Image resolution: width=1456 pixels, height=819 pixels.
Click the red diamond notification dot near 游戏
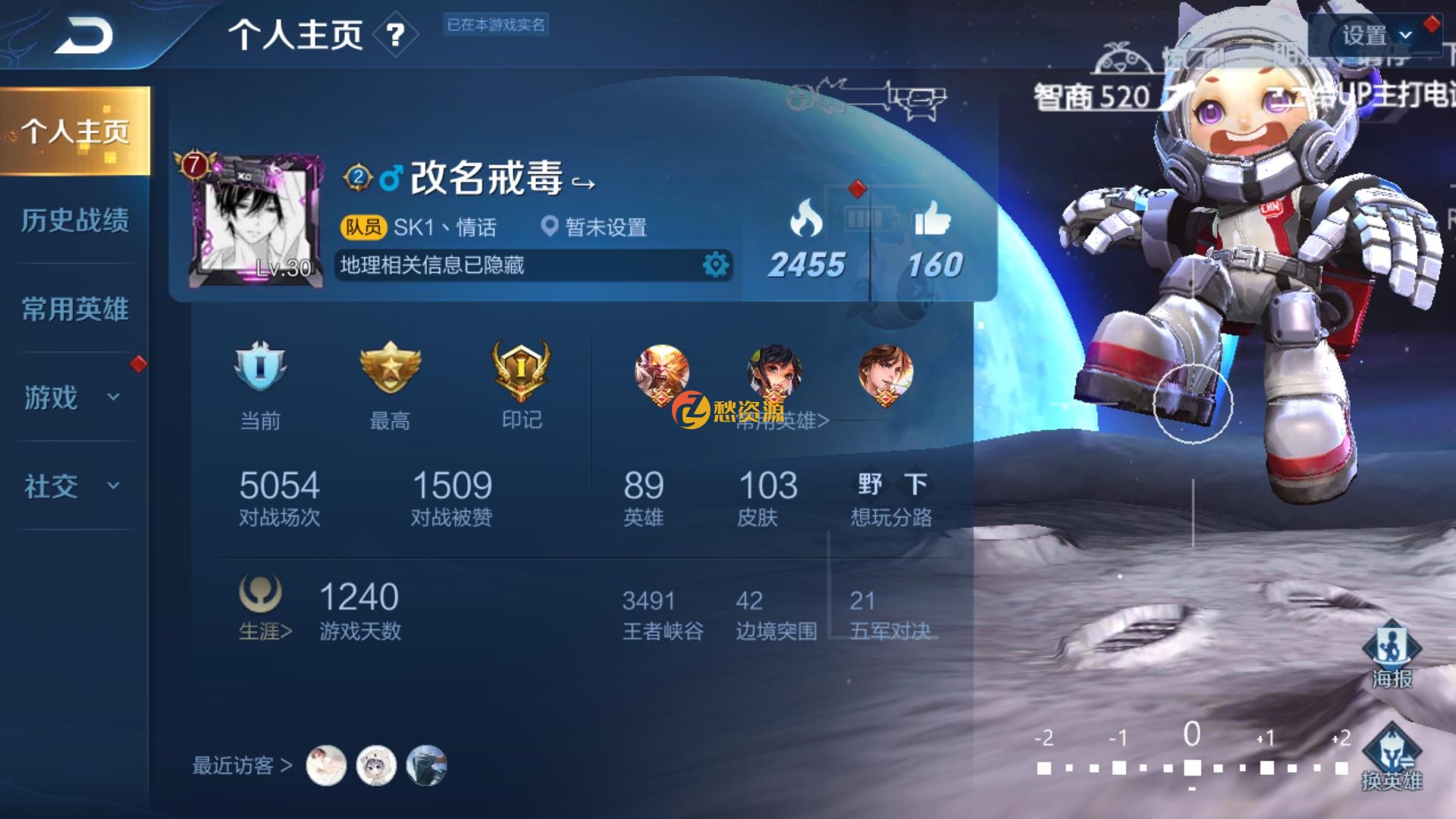coord(139,365)
